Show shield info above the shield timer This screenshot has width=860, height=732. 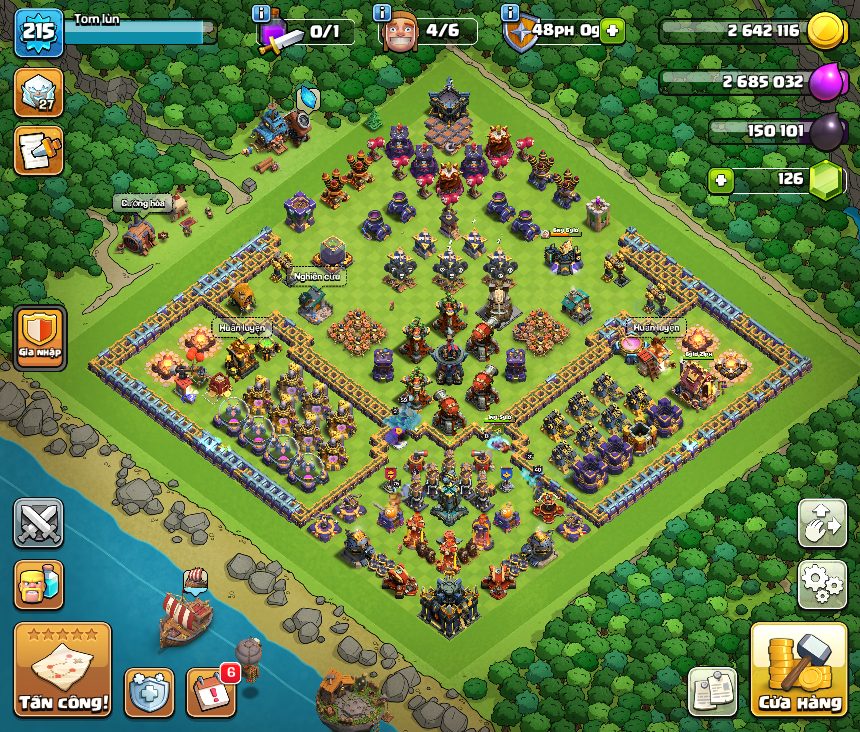pyautogui.click(x=510, y=13)
